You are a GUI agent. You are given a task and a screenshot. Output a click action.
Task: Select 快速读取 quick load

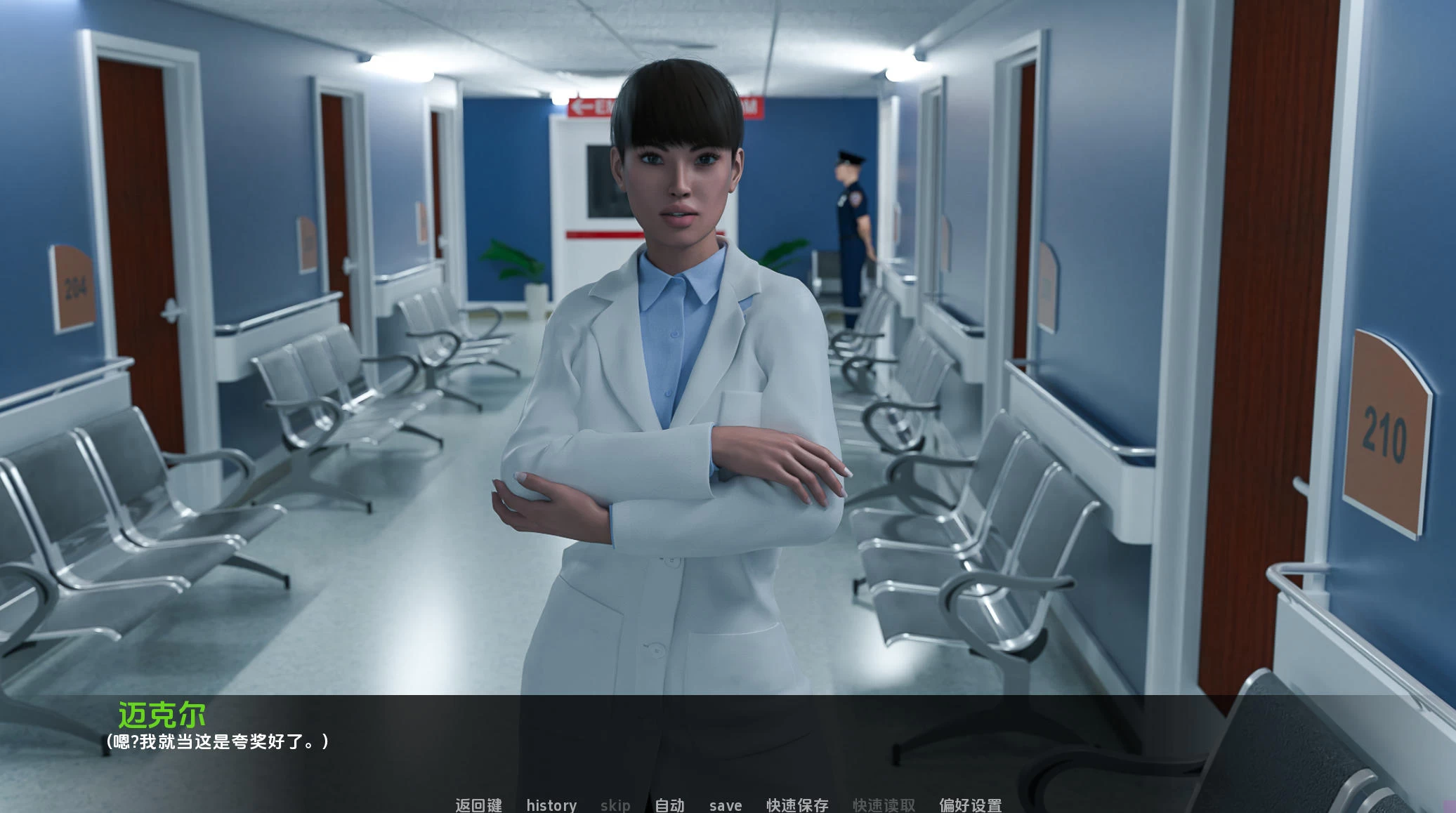pyautogui.click(x=884, y=805)
